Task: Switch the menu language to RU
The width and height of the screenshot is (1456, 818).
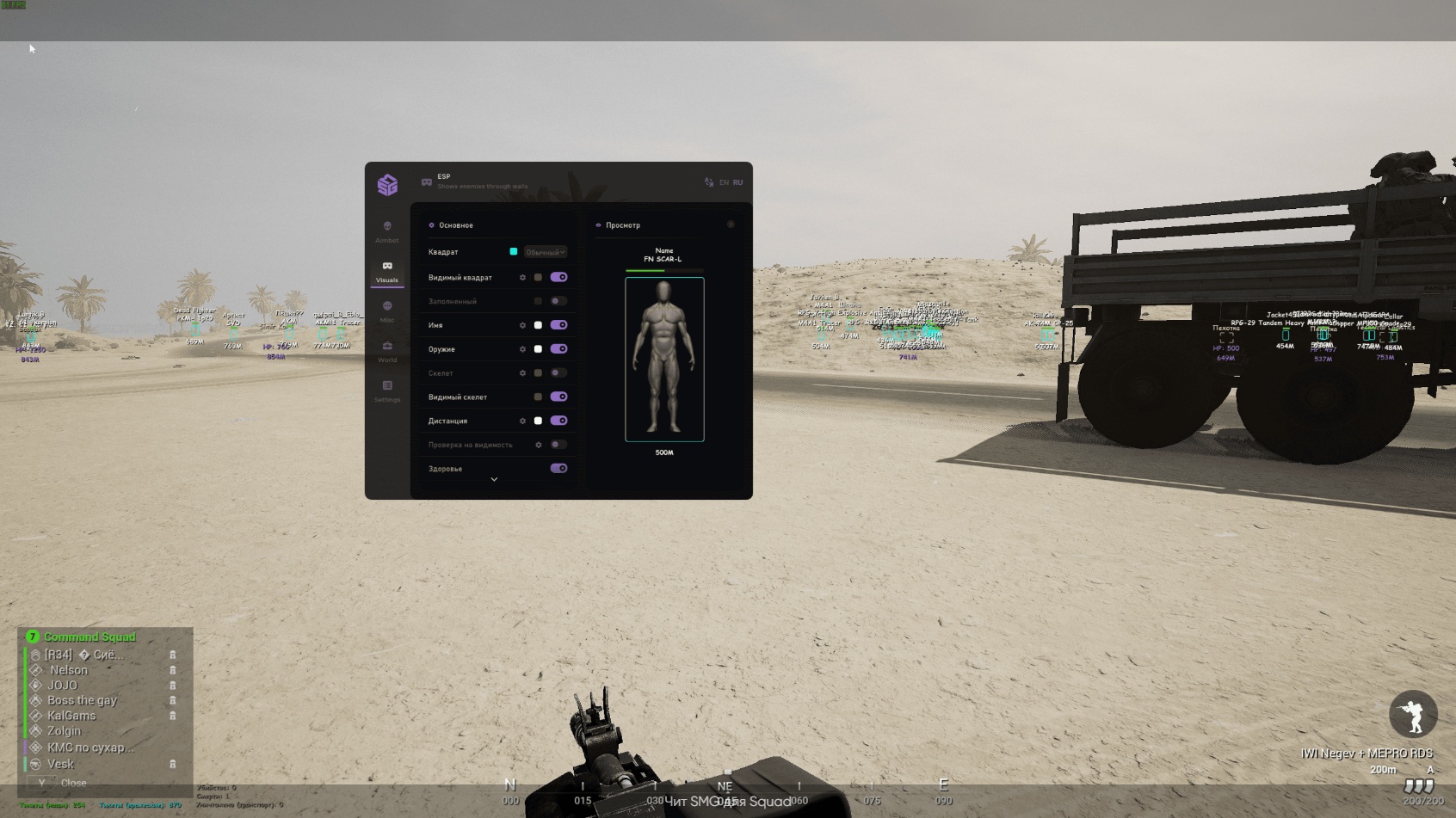Action: (x=737, y=182)
